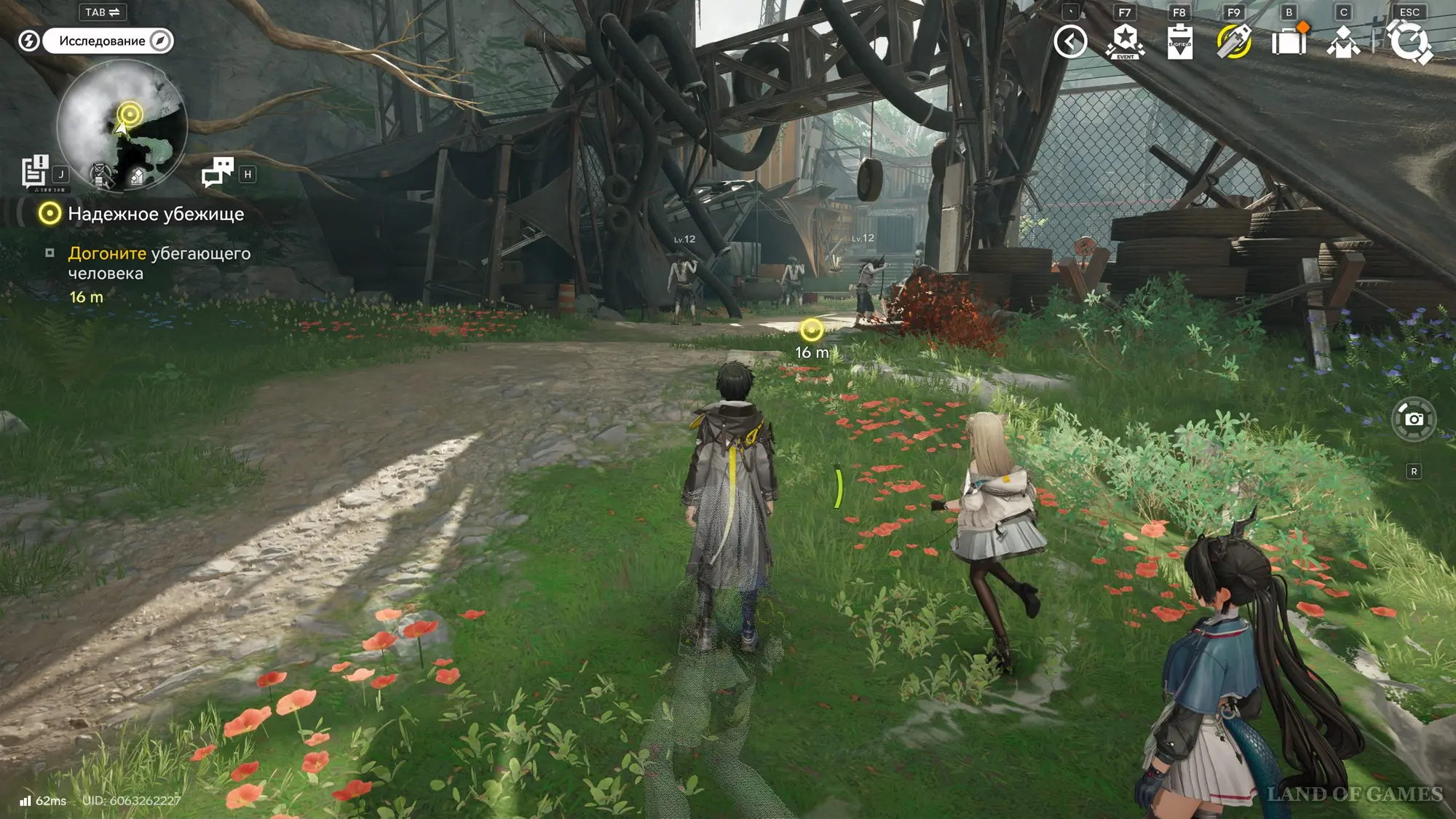Click the building icon on minimap edge
1456x819 pixels.
tap(138, 176)
